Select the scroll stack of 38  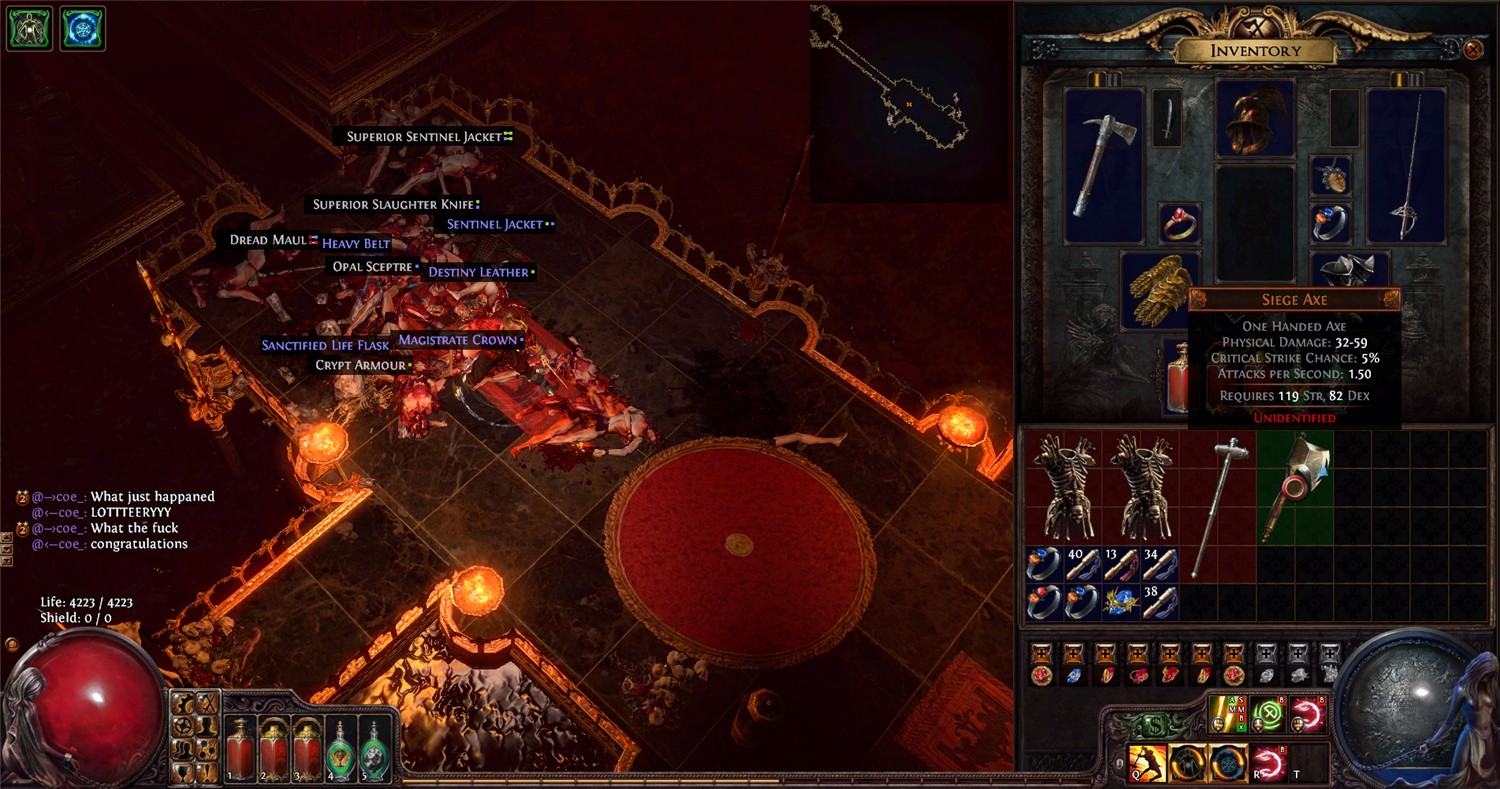coord(1160,603)
